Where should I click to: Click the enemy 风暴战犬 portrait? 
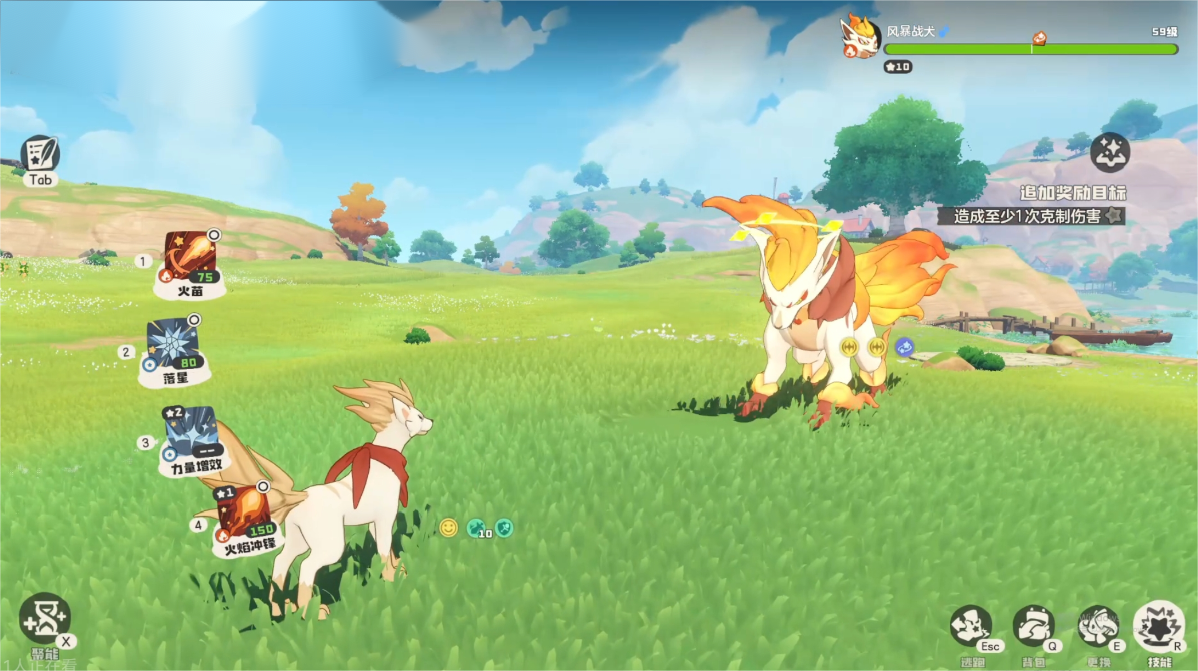[x=860, y=38]
